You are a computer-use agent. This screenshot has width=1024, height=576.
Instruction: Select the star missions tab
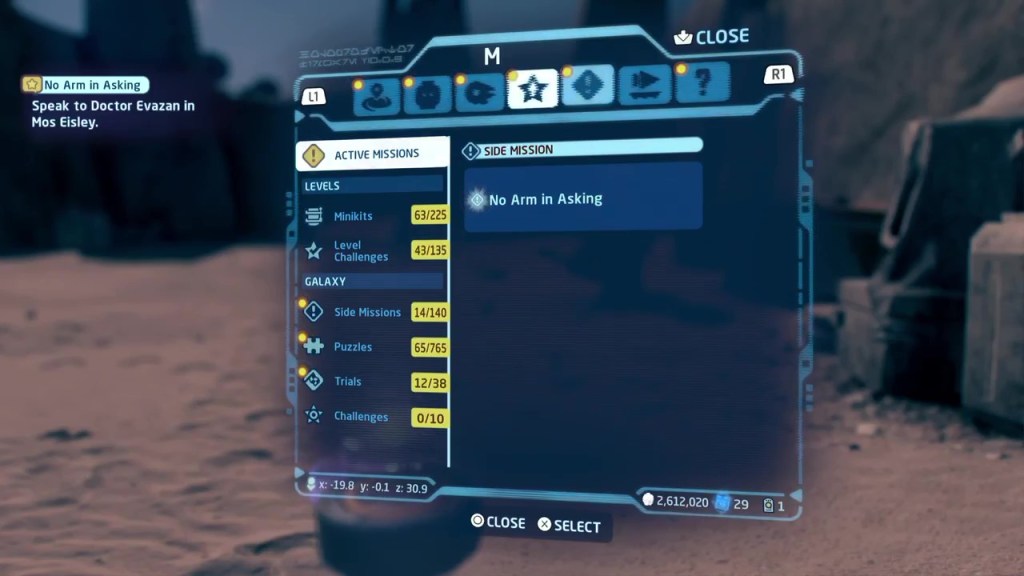(533, 90)
